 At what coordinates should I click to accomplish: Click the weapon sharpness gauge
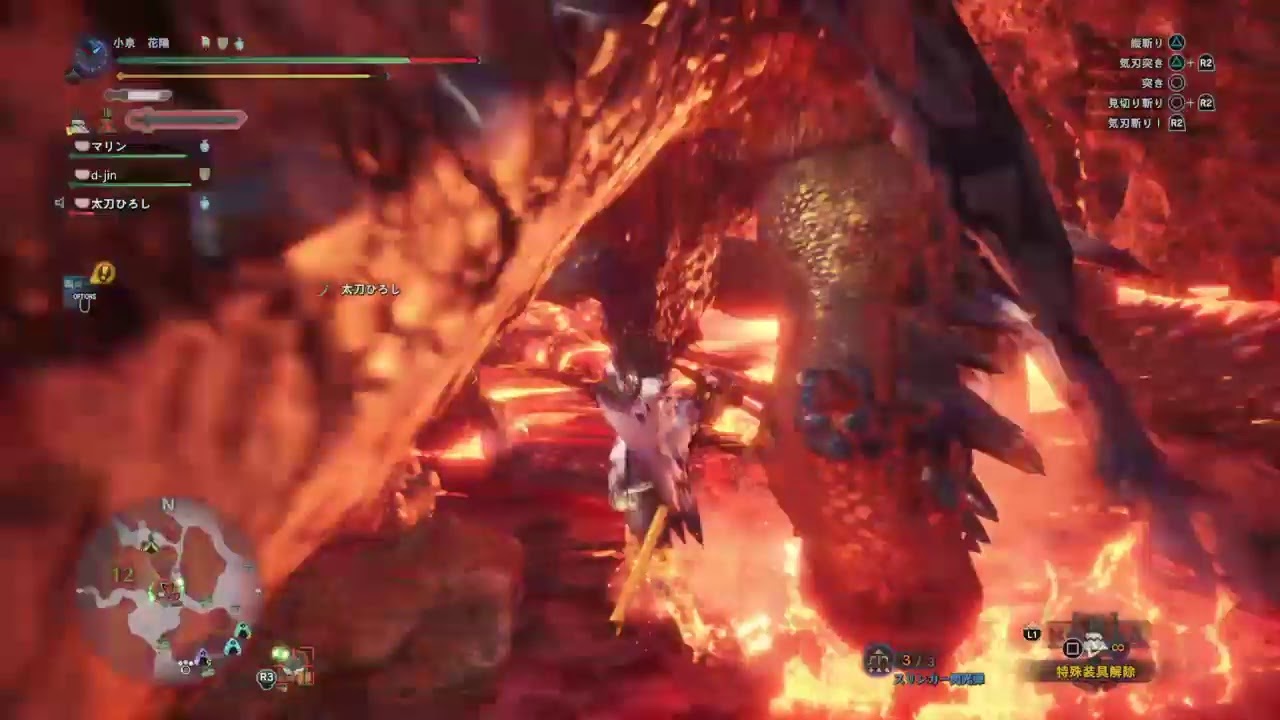coord(138,96)
